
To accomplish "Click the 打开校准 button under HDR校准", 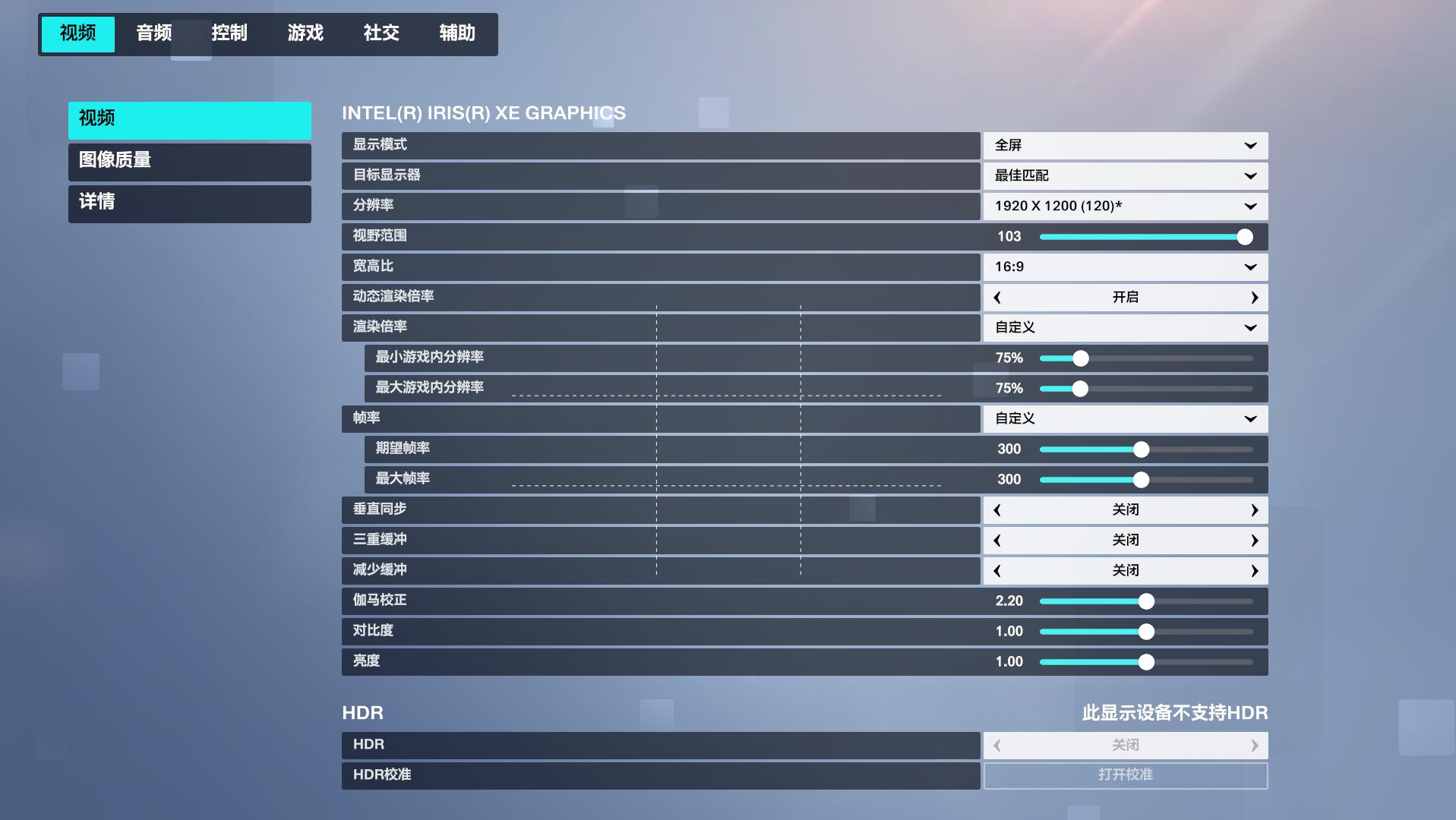I will click(x=1125, y=775).
